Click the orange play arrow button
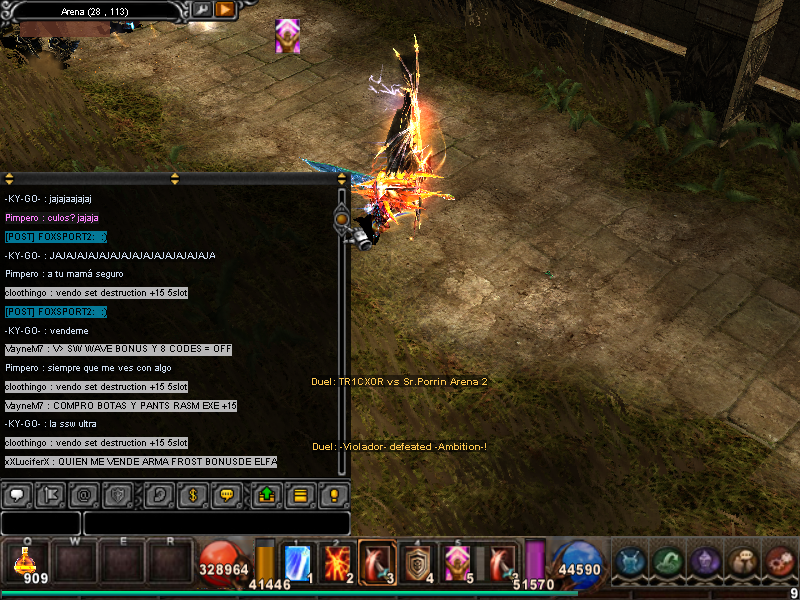The height and width of the screenshot is (600, 800). click(225, 10)
